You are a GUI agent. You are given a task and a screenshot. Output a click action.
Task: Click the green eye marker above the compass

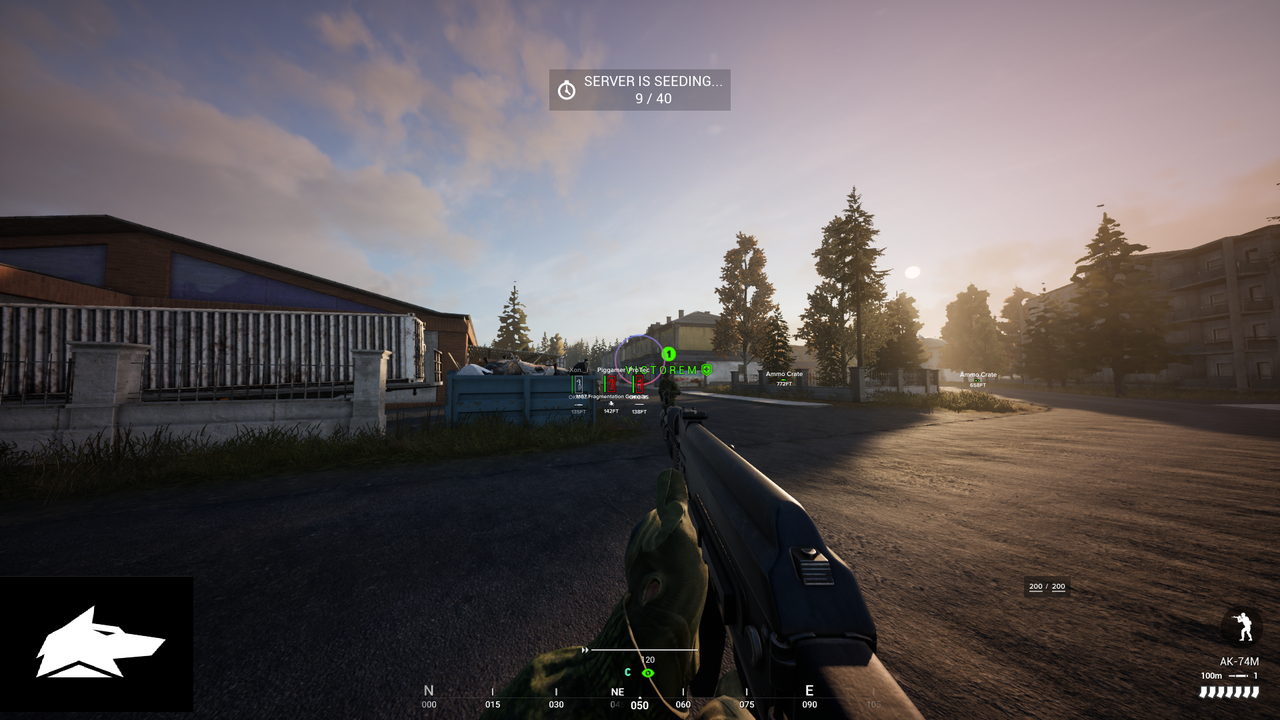(647, 673)
